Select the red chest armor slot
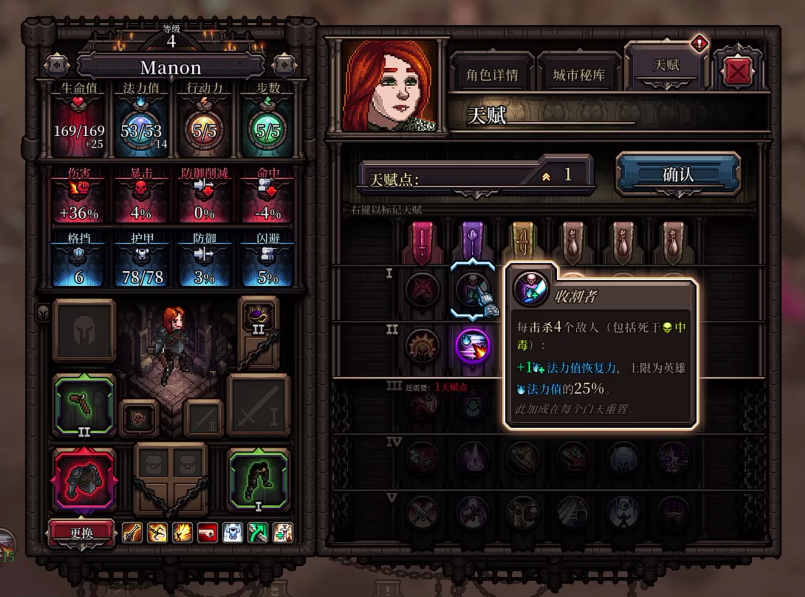 84,479
